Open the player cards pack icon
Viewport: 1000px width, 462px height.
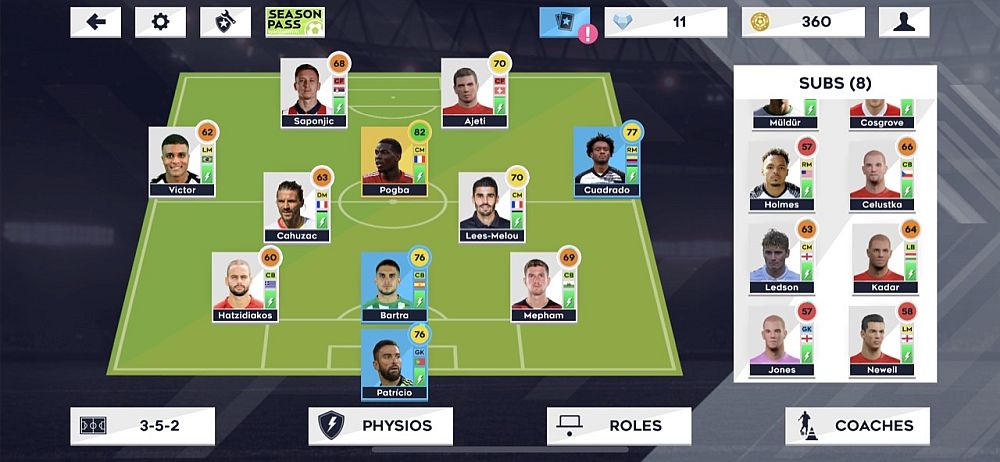[565, 22]
